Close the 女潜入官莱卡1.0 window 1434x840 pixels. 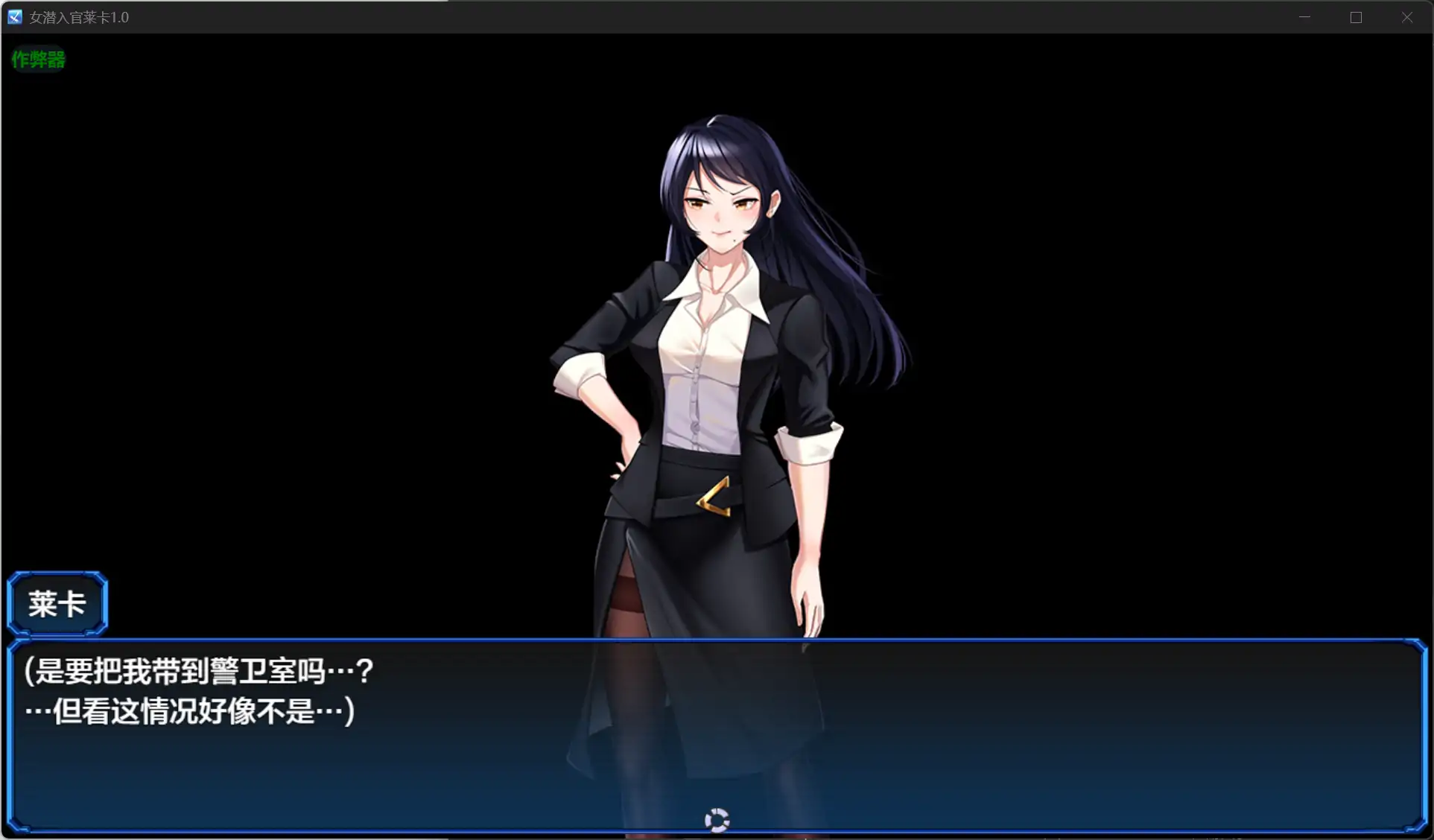point(1407,16)
